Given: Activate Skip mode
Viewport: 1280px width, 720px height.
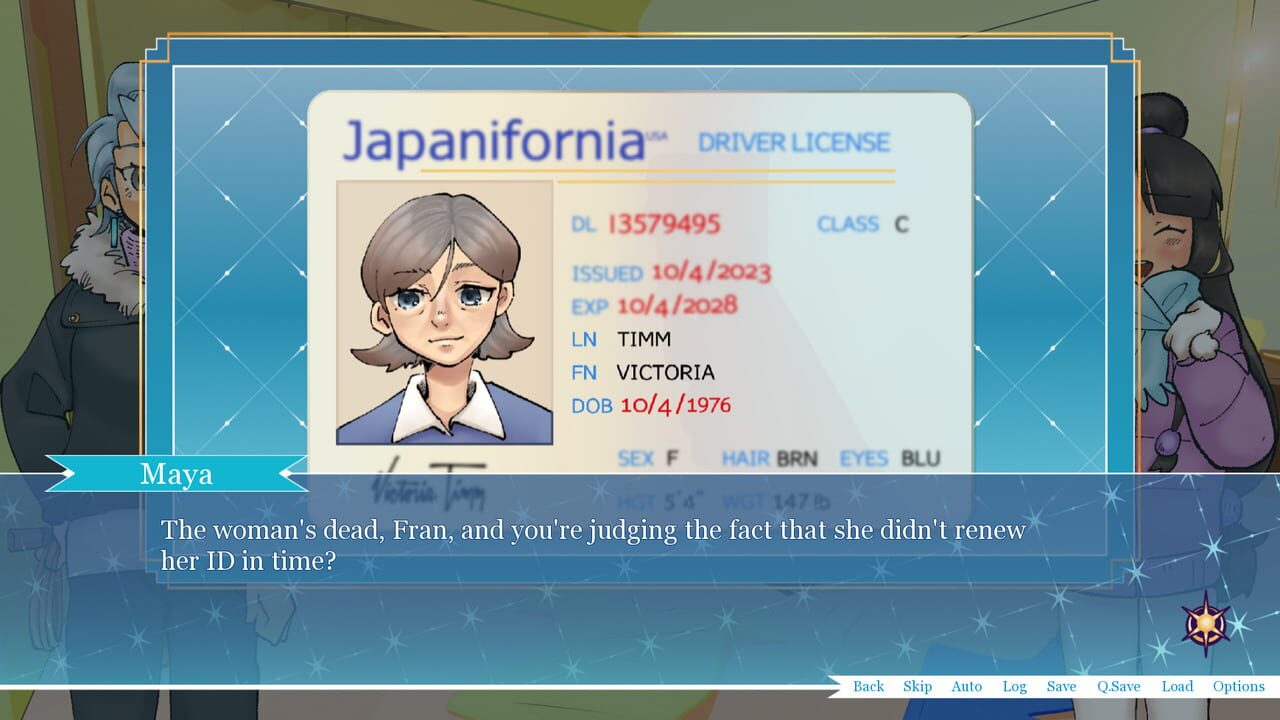Looking at the screenshot, I should [916, 686].
